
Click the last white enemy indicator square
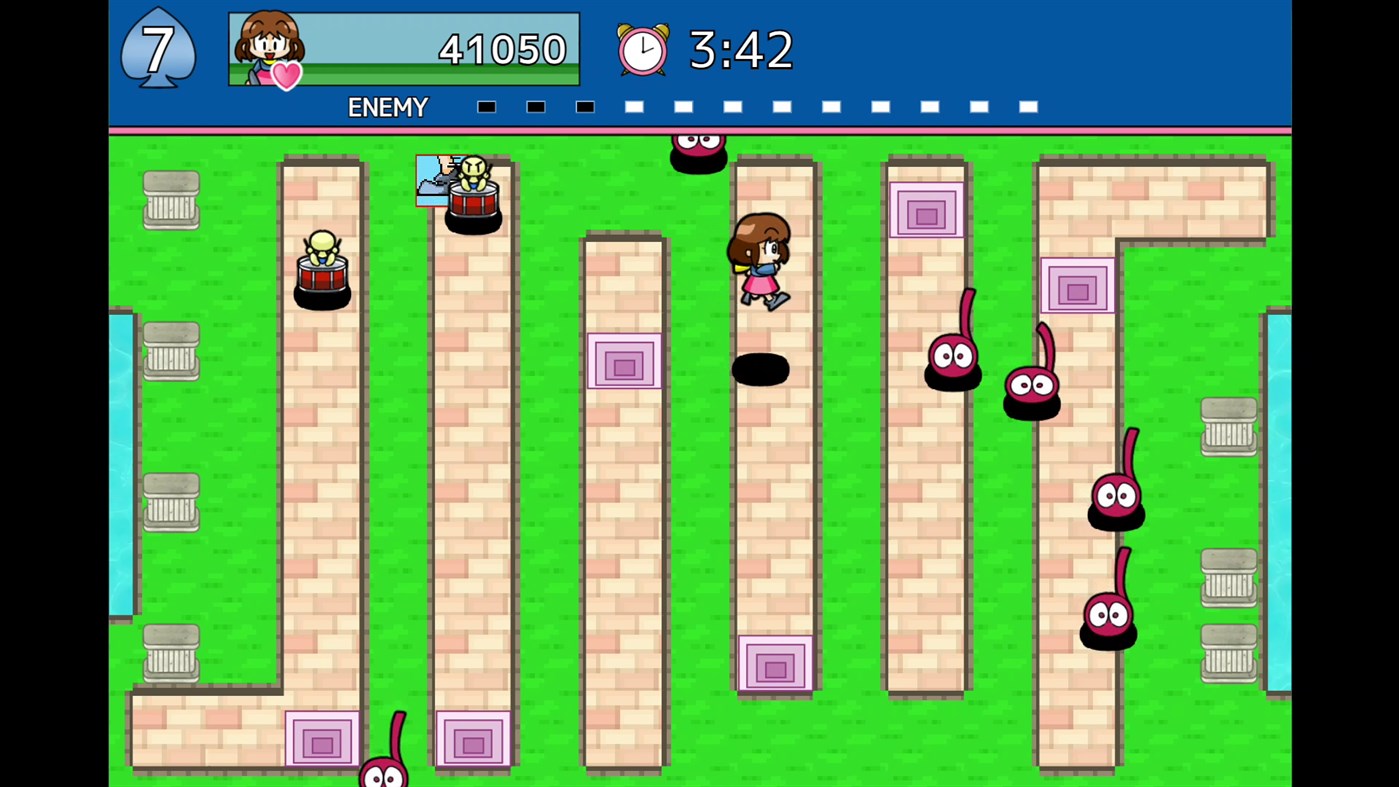[1028, 106]
